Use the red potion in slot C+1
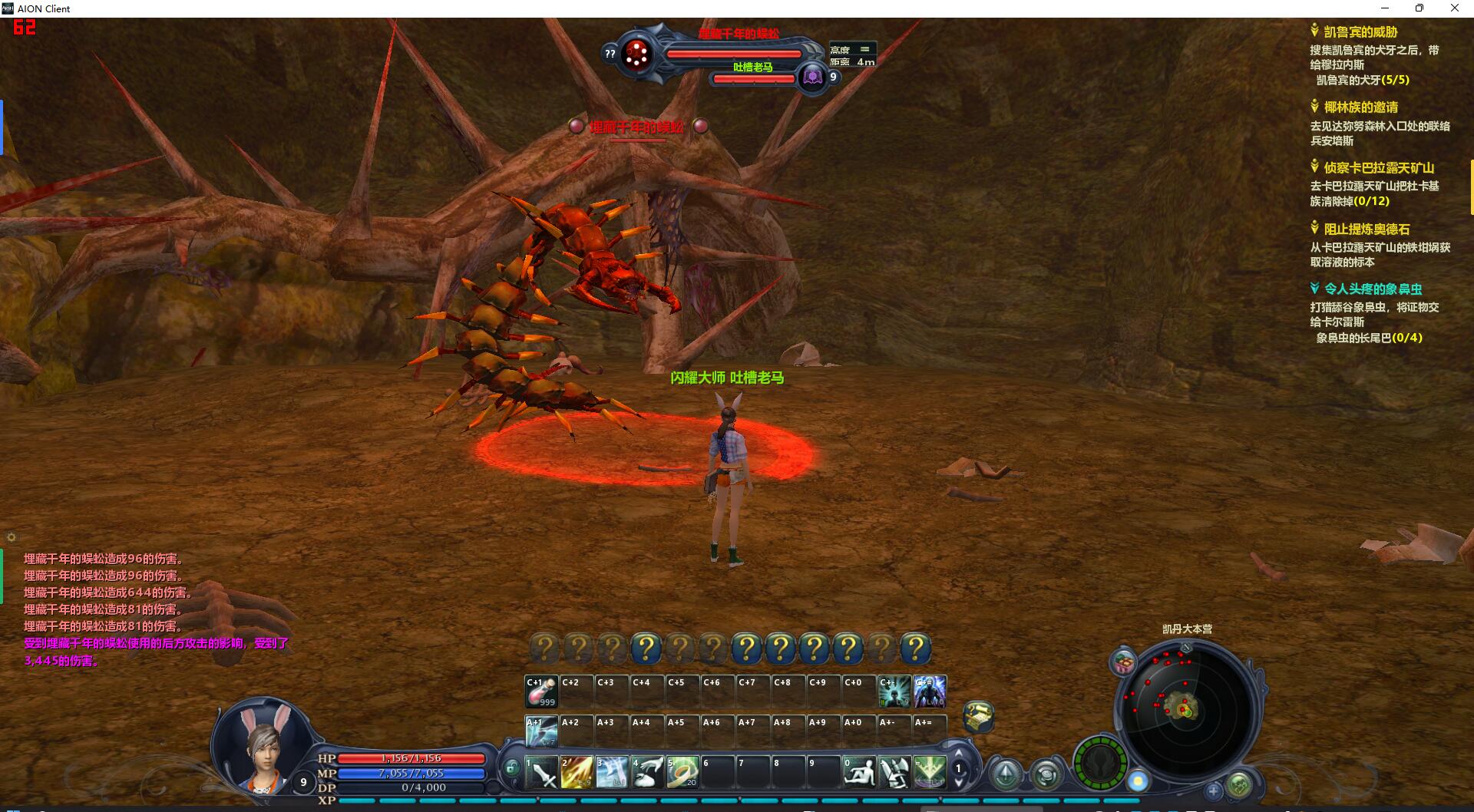Screen dimensions: 1474x812 pyautogui.click(x=541, y=692)
